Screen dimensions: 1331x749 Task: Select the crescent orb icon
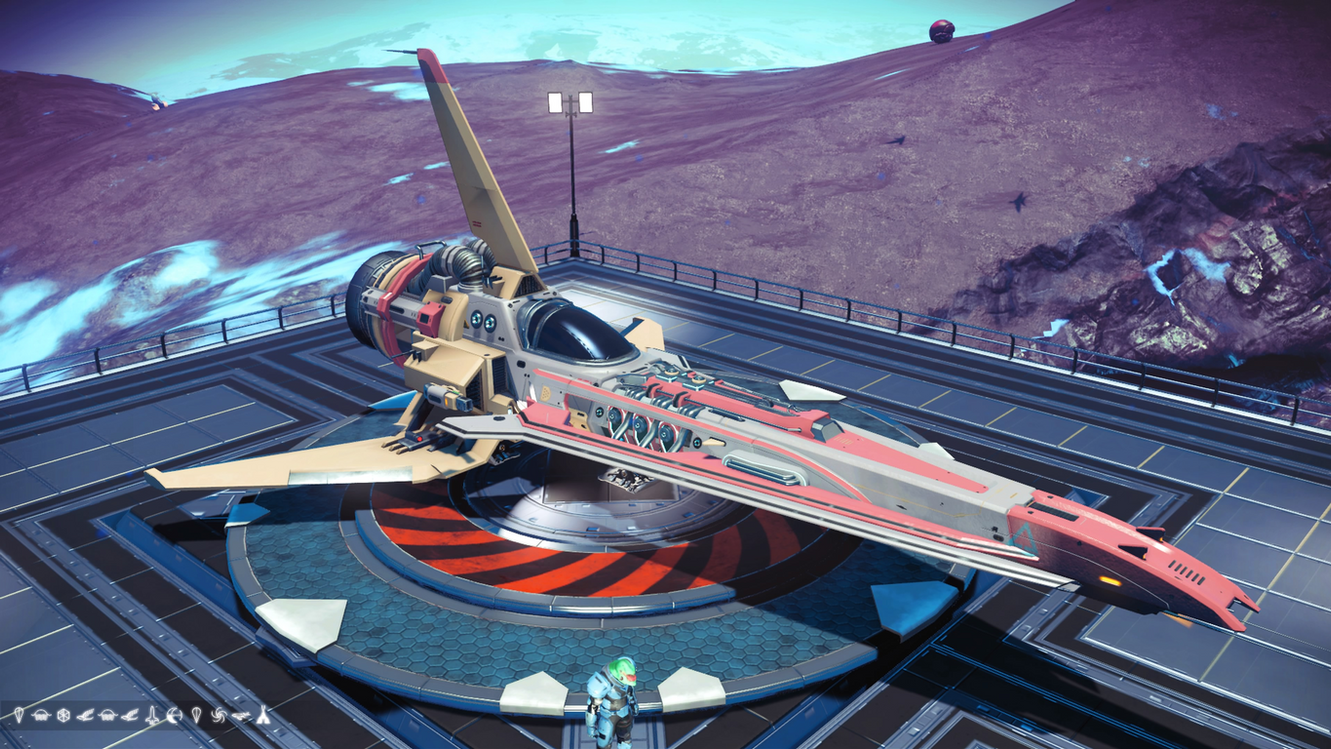(174, 716)
